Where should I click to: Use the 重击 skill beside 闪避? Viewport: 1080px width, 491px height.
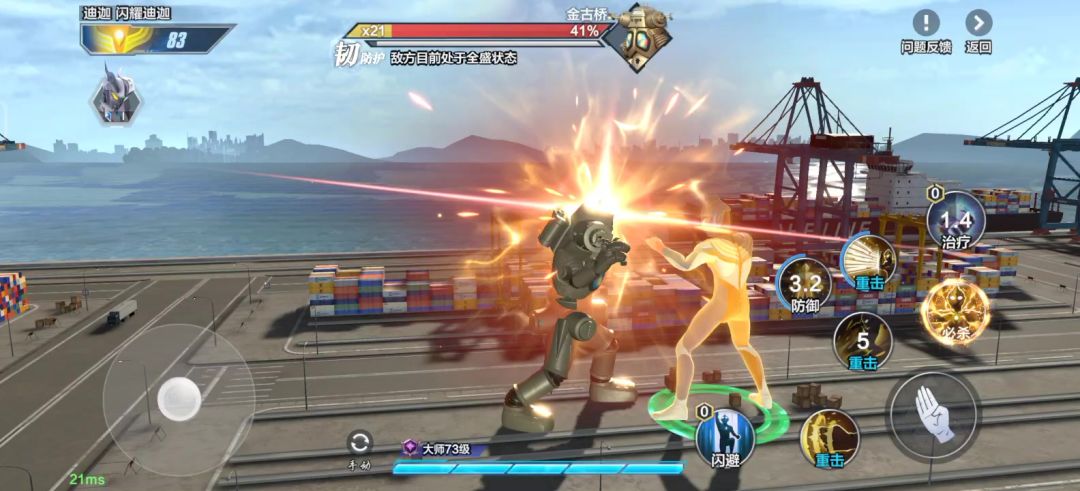[829, 437]
